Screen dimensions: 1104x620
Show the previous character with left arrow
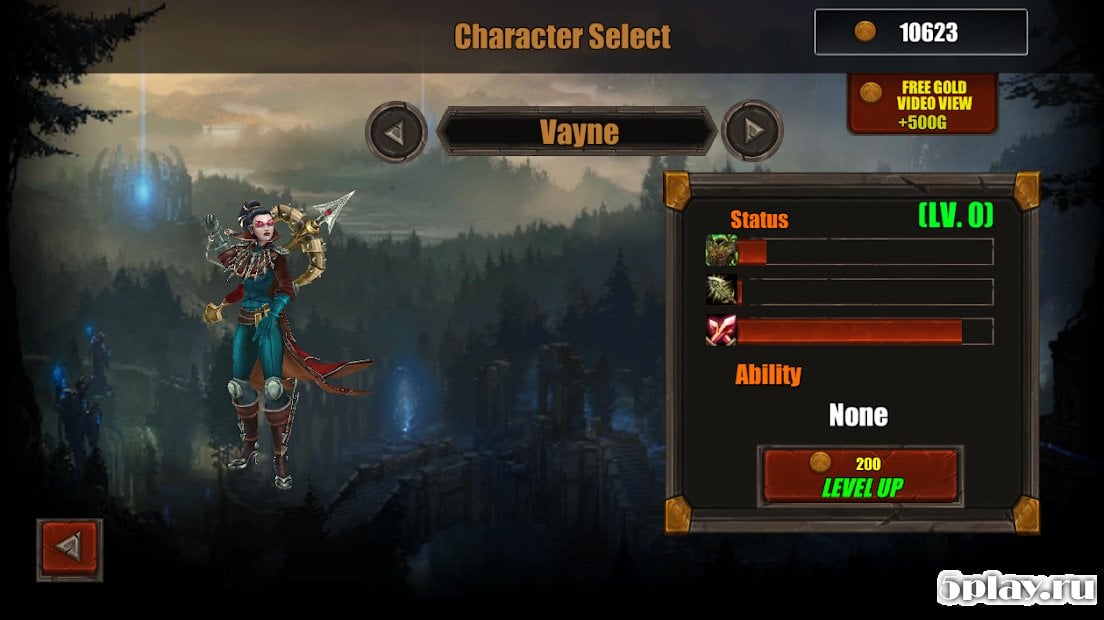coord(397,131)
